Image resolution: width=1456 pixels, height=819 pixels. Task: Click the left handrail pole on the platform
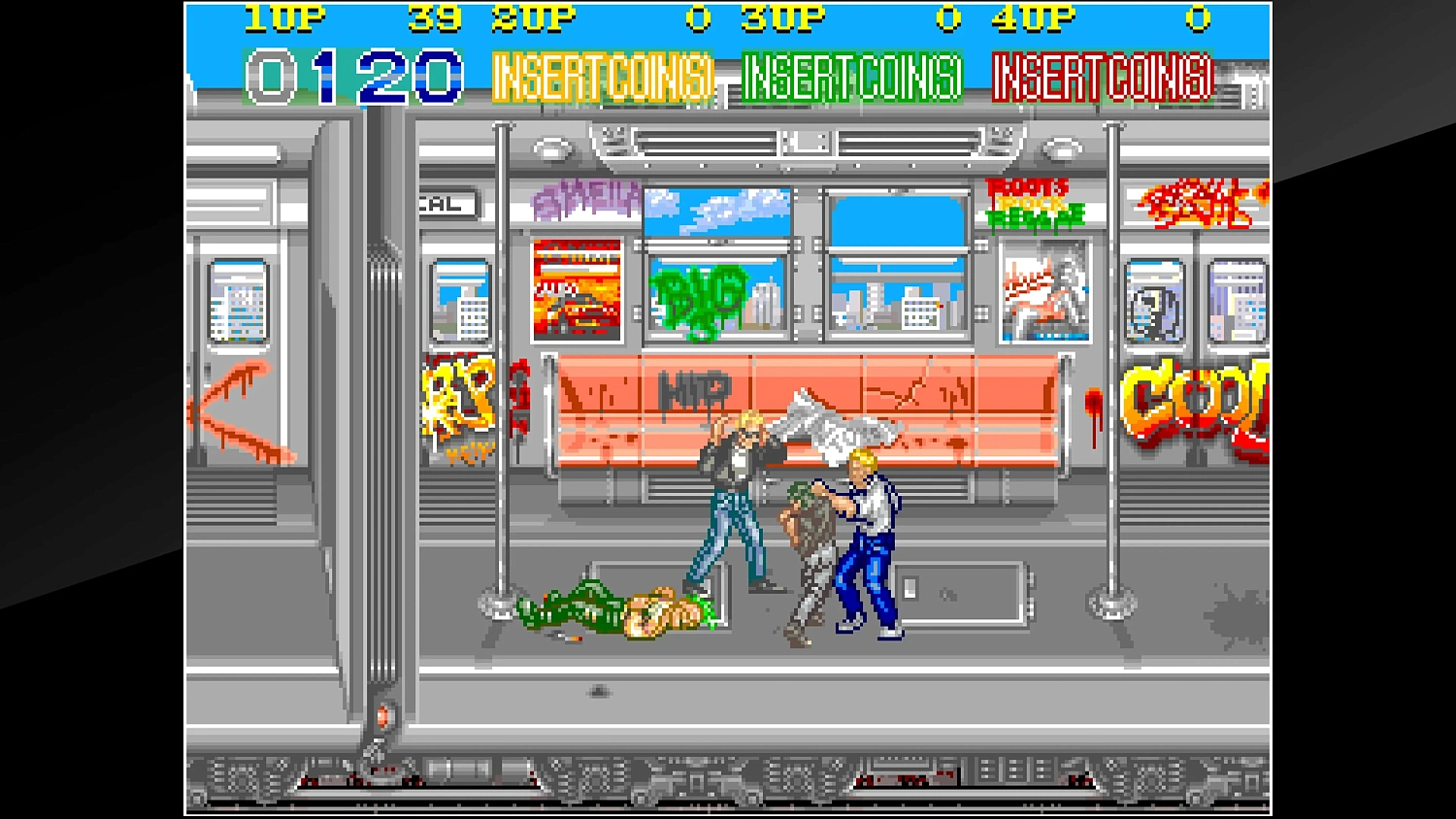pos(501,388)
